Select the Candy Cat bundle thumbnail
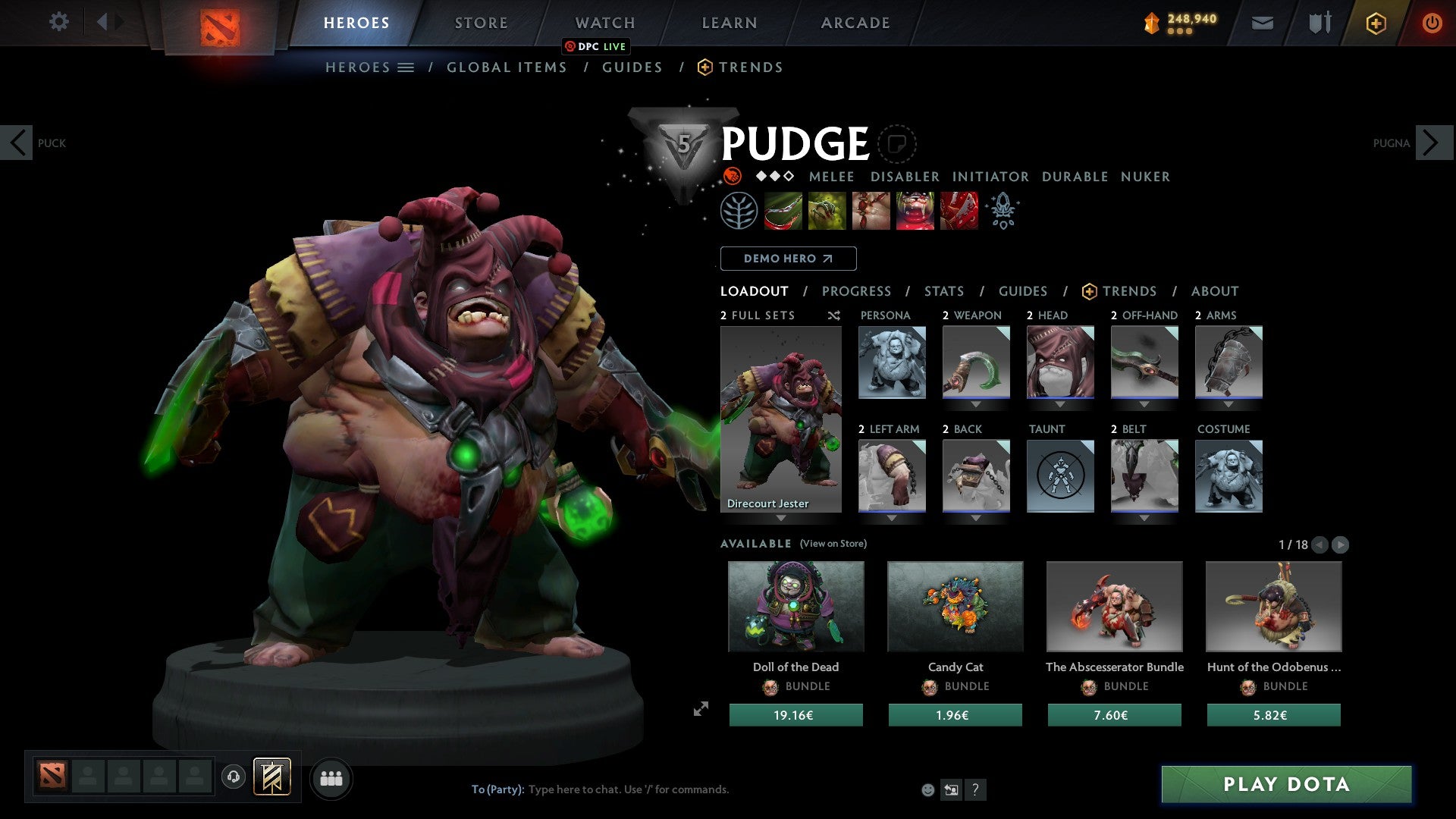Image resolution: width=1456 pixels, height=819 pixels. pyautogui.click(x=955, y=606)
